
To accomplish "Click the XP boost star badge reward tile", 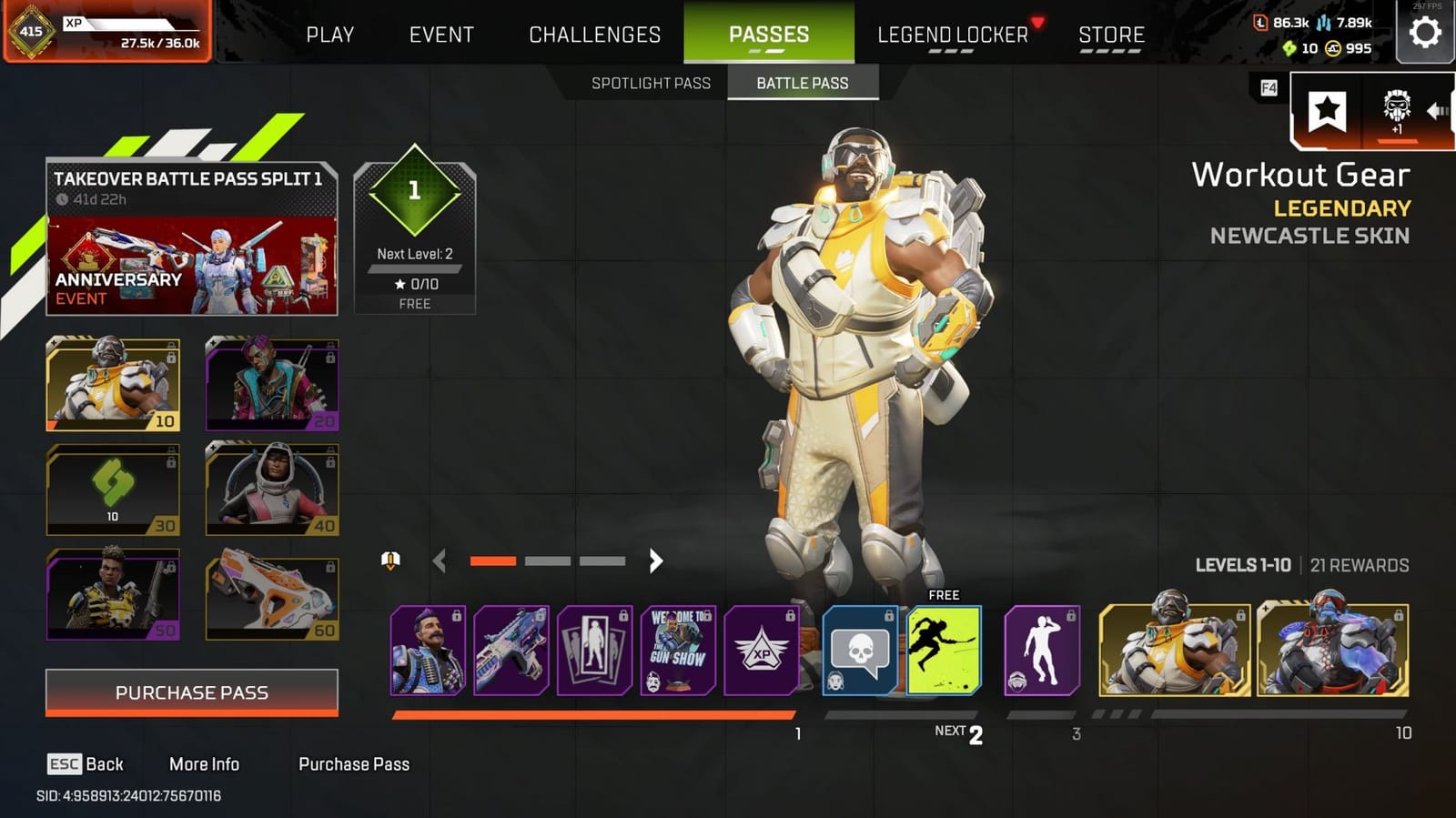I will [x=762, y=651].
